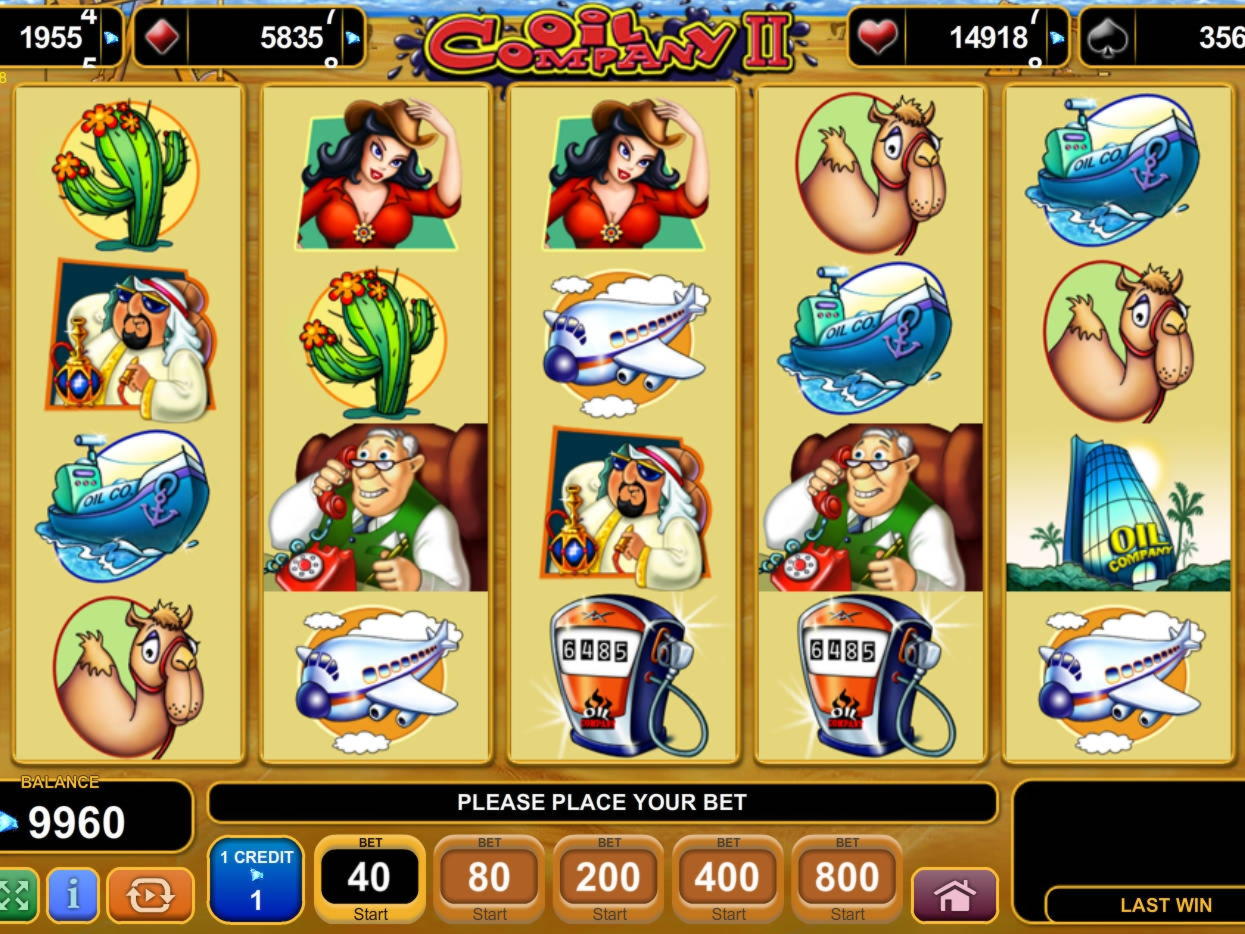Choose the 80 bet Start button
1245x934 pixels.
coord(489,879)
